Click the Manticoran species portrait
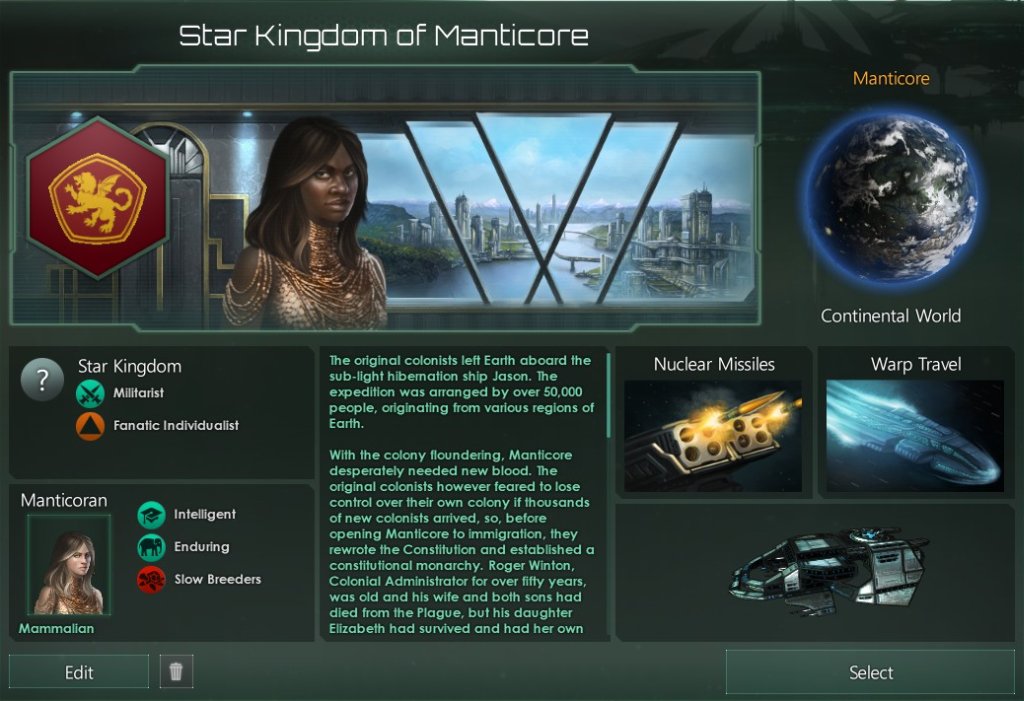Viewport: 1024px width, 701px height. tap(69, 565)
